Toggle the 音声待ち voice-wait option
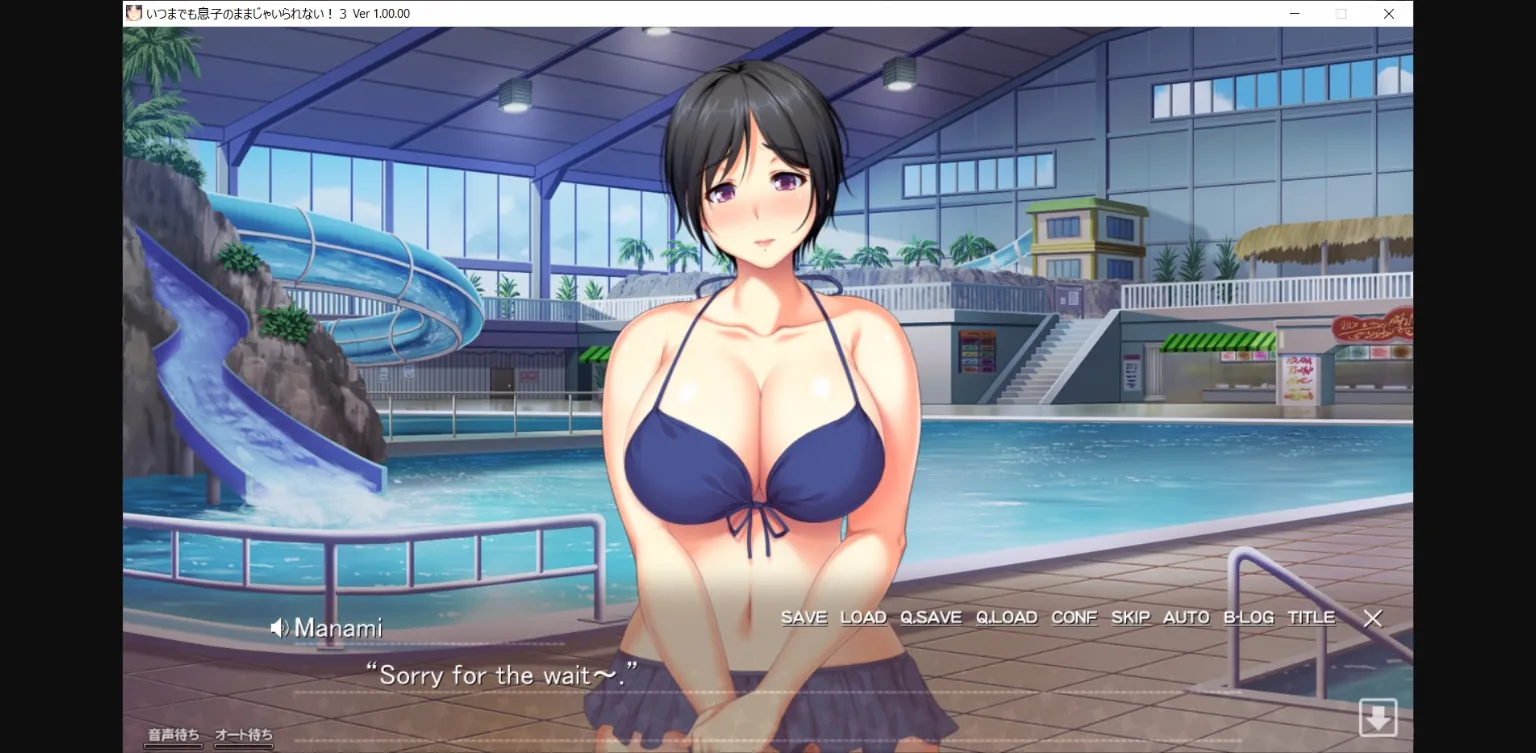Screen dimensions: 1536x753 click(171, 735)
